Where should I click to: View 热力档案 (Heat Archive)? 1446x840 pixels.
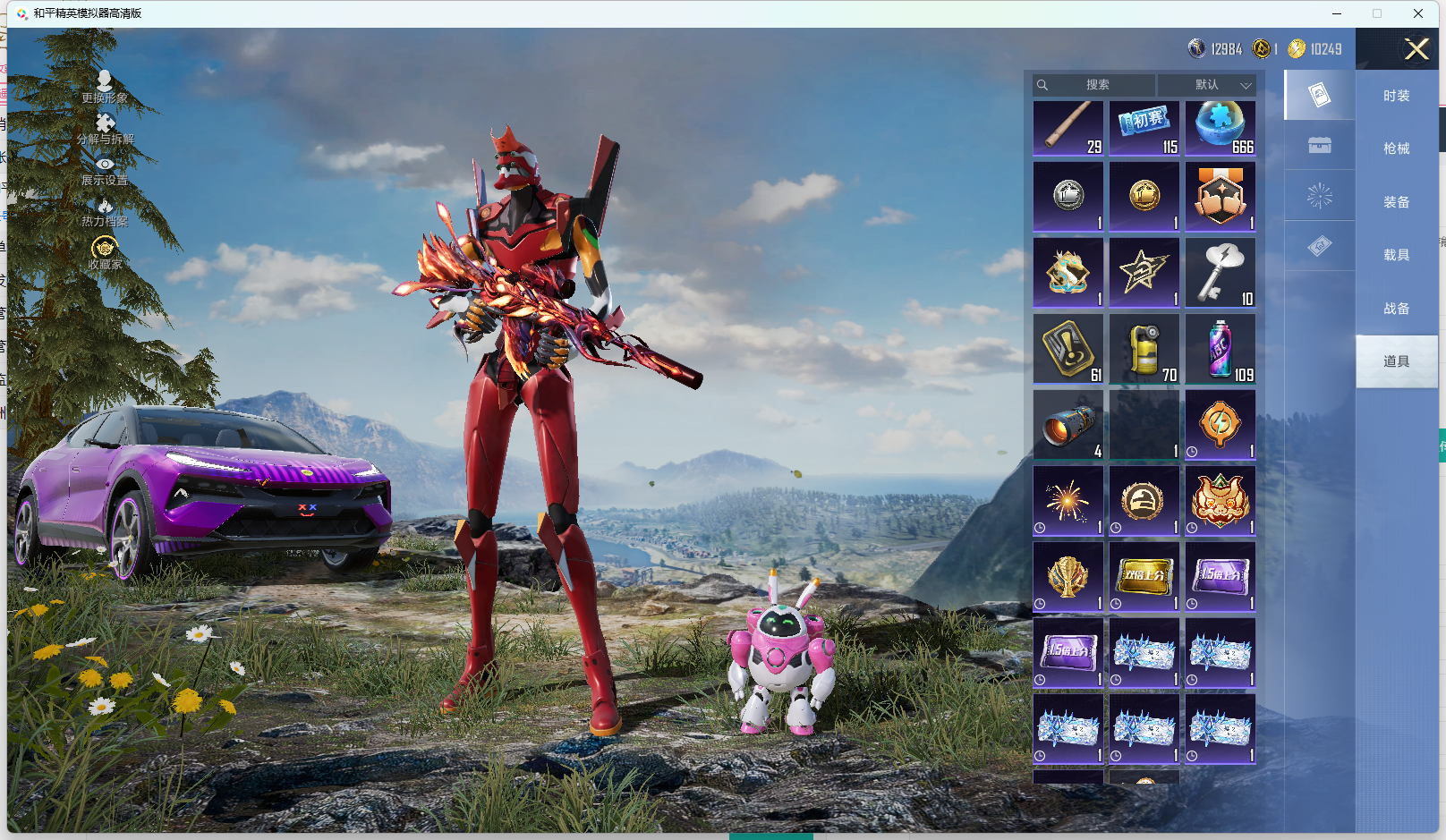[x=105, y=212]
